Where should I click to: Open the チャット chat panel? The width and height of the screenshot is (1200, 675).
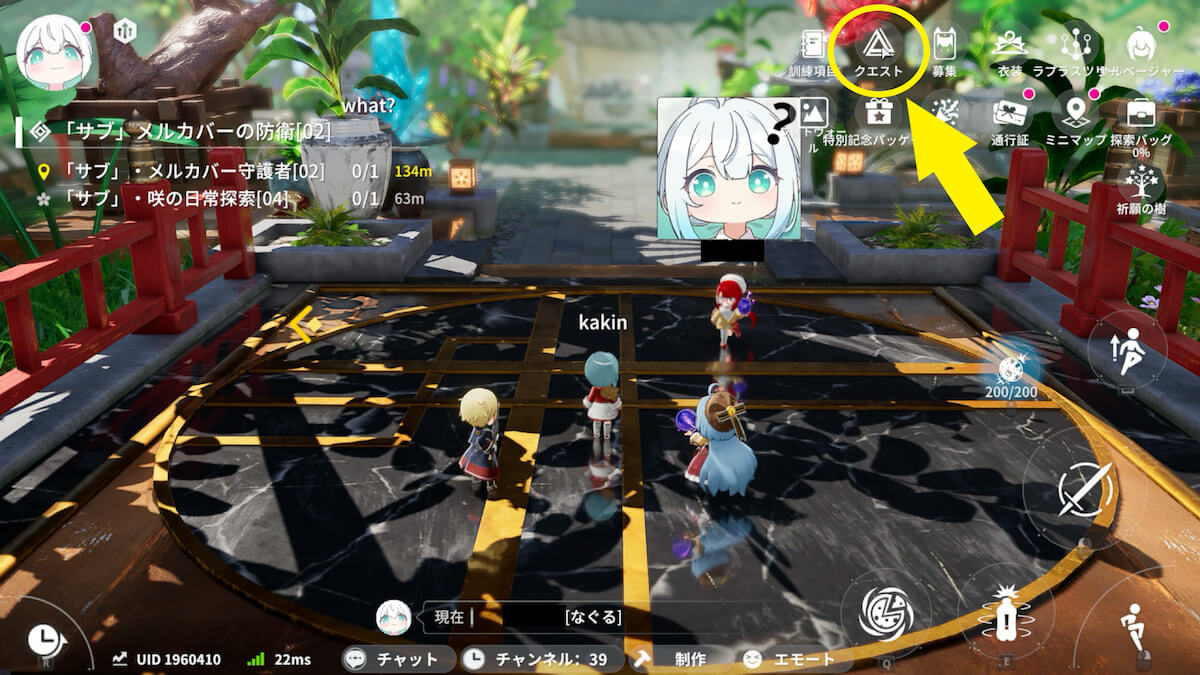[394, 659]
